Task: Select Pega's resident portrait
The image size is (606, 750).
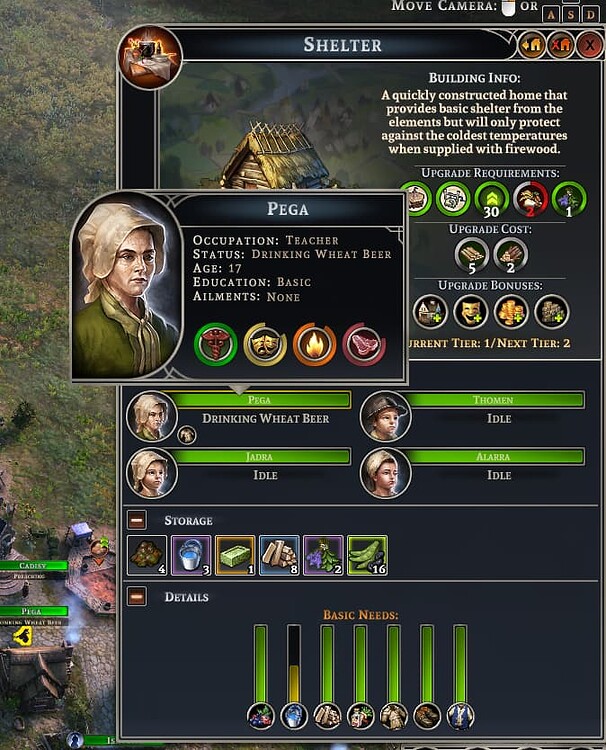Action: click(152, 415)
